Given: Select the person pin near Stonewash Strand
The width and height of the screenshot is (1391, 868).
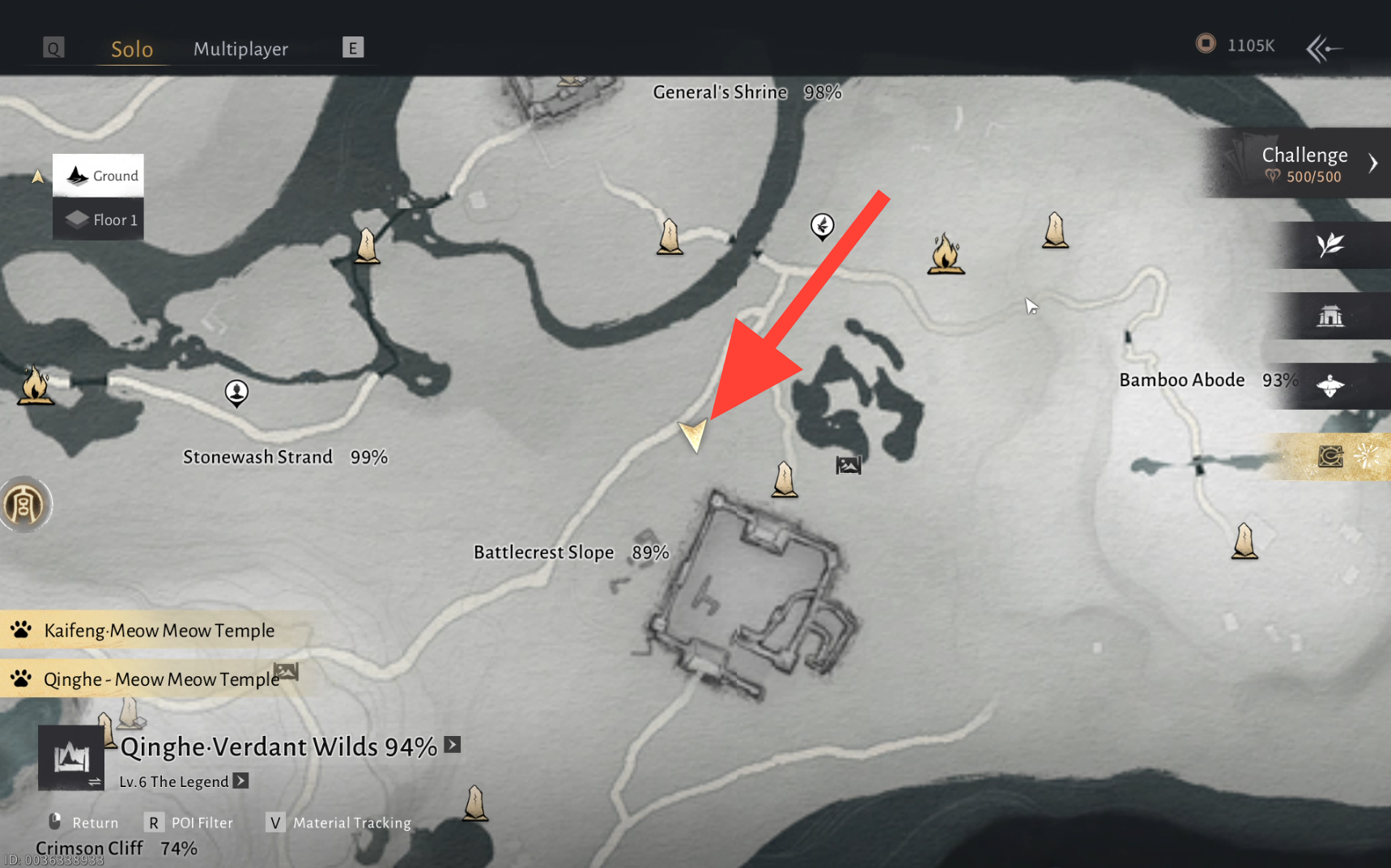Looking at the screenshot, I should pyautogui.click(x=236, y=394).
